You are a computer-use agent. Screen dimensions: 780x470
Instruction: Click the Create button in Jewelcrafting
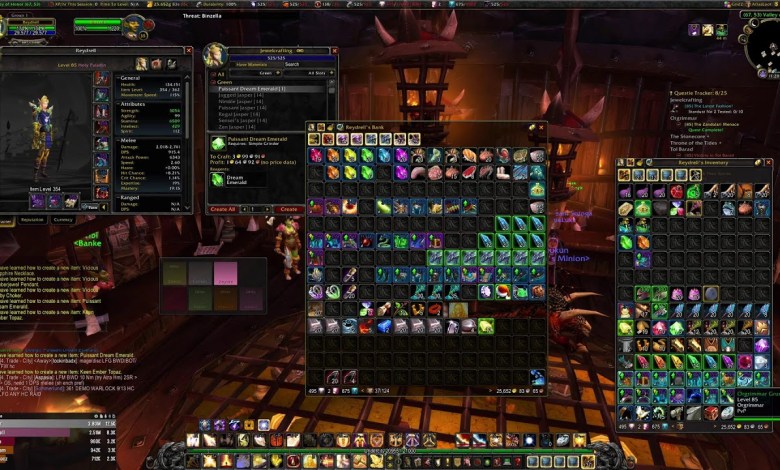(x=288, y=209)
